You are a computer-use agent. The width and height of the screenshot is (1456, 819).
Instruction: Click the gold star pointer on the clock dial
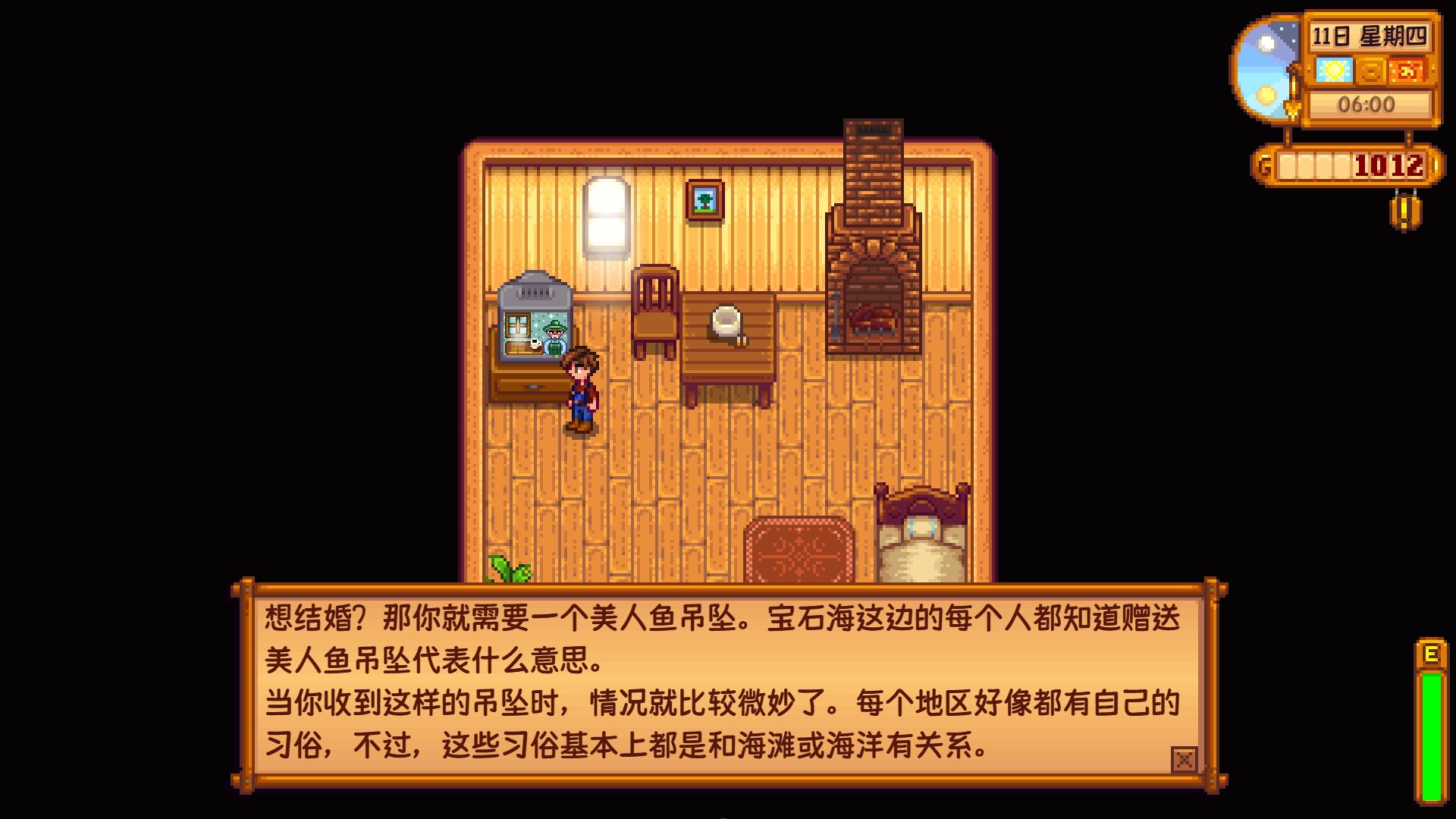1293,110
